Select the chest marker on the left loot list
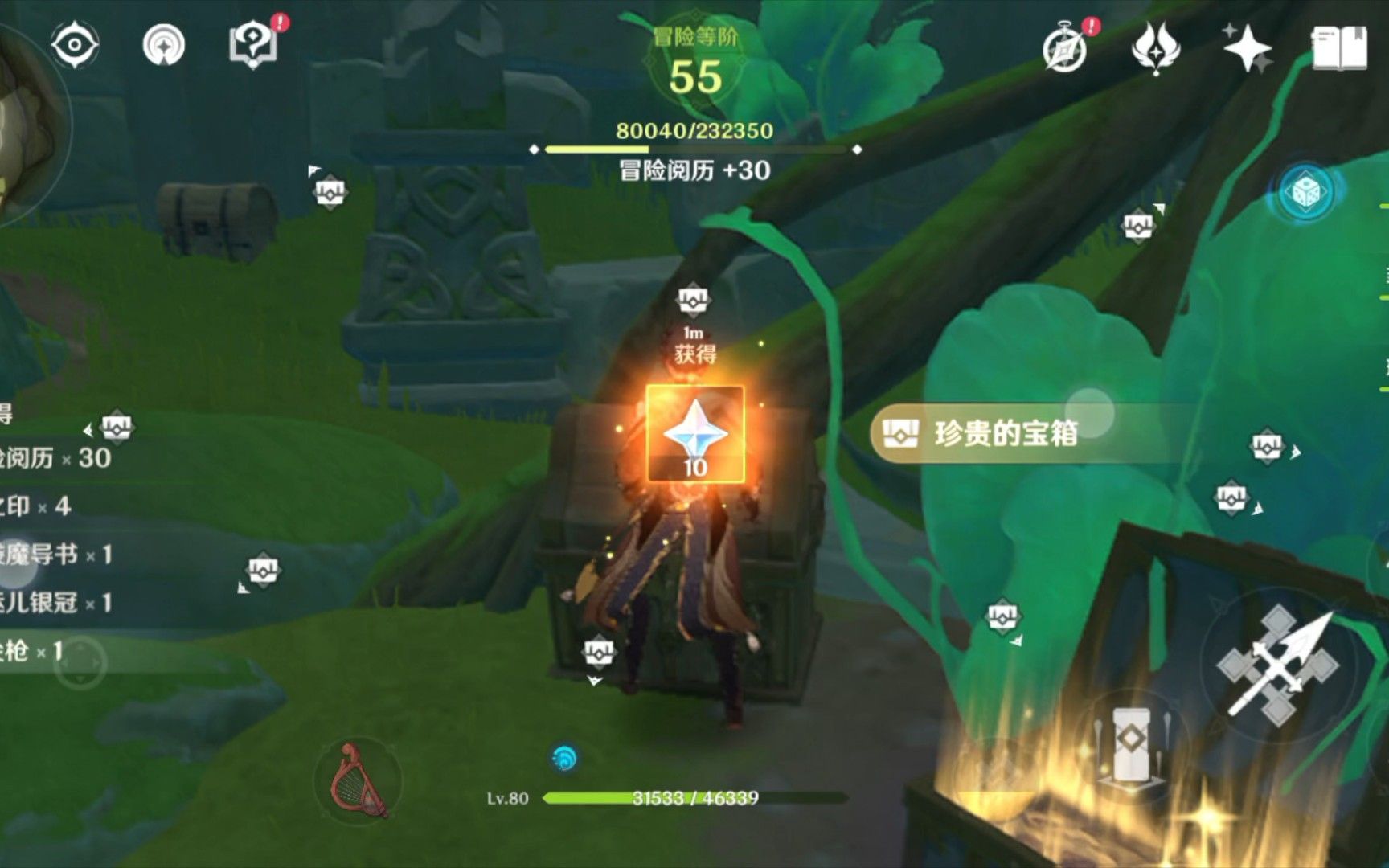 116,427
